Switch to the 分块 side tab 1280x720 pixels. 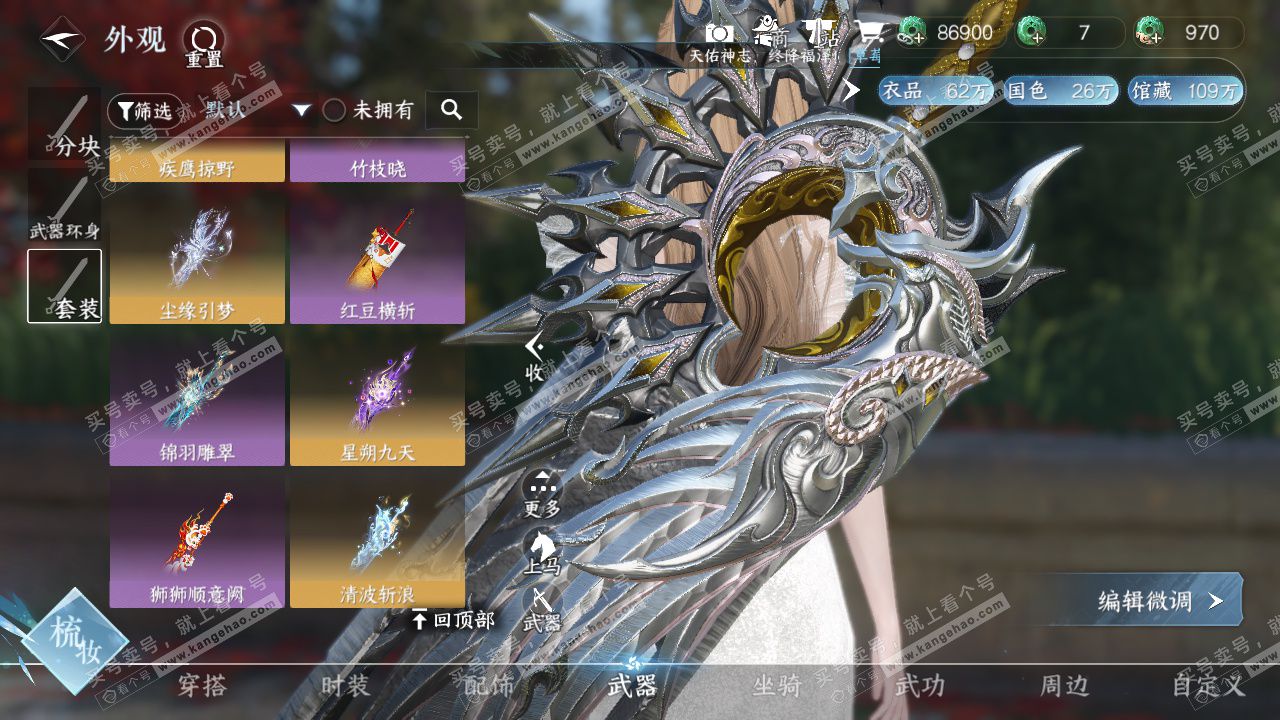point(65,125)
